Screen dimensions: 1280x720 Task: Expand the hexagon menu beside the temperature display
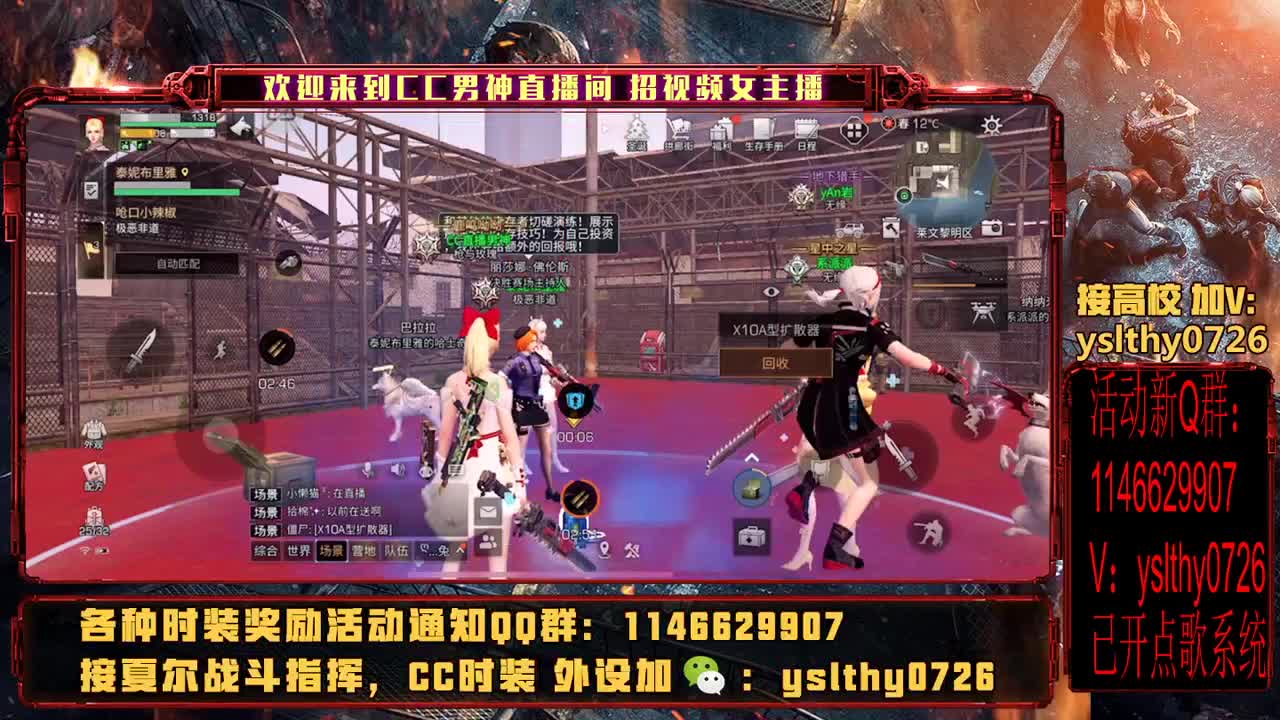point(855,131)
